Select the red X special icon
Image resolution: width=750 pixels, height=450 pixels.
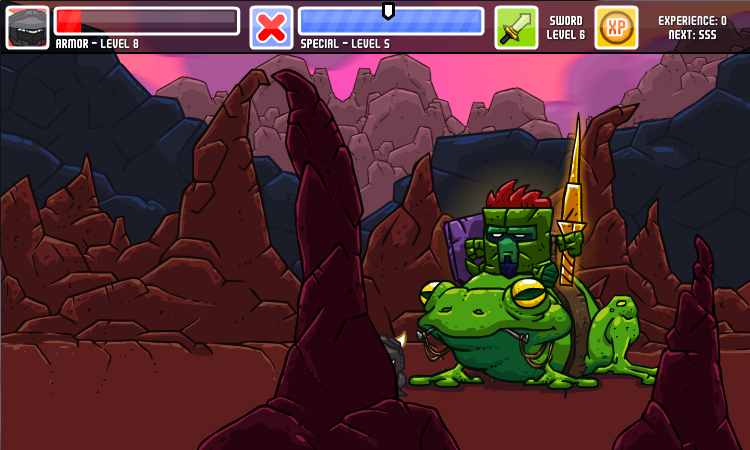pyautogui.click(x=271, y=27)
